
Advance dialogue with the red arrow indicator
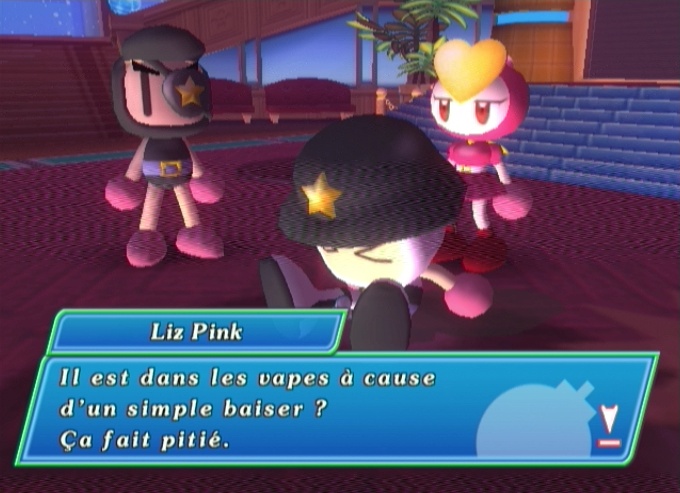pyautogui.click(x=608, y=425)
